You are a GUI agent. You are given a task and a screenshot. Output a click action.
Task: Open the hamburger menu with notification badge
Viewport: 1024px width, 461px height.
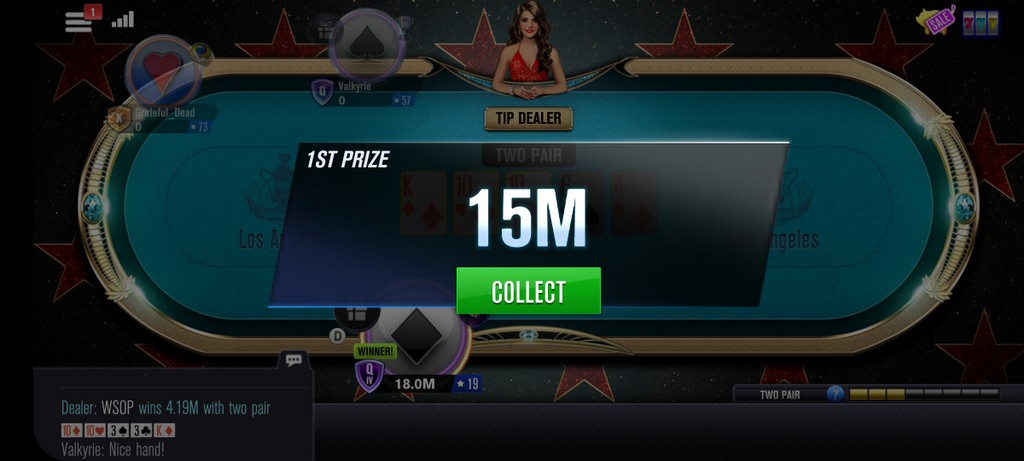click(x=79, y=20)
